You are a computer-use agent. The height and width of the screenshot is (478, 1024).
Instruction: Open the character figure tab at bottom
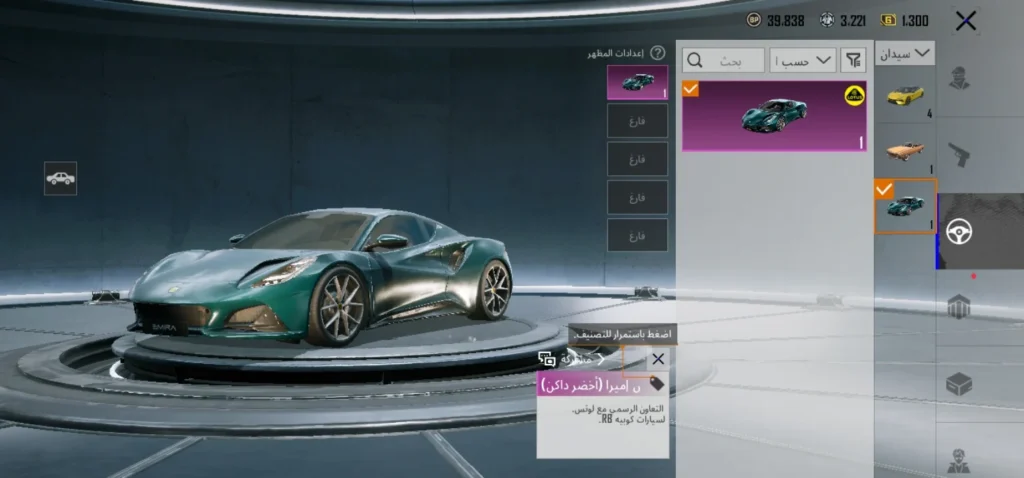point(960,457)
